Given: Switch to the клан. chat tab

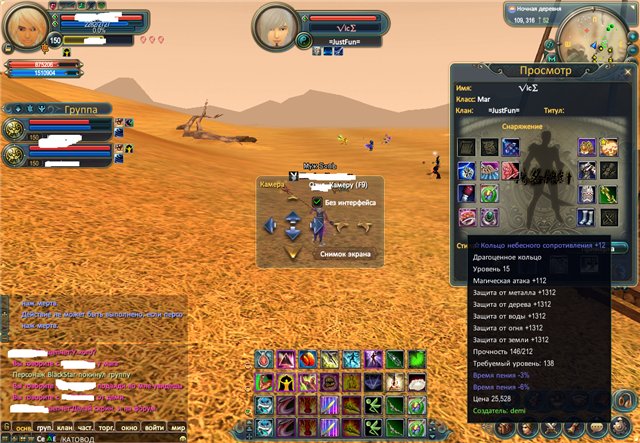Looking at the screenshot, I should point(65,425).
